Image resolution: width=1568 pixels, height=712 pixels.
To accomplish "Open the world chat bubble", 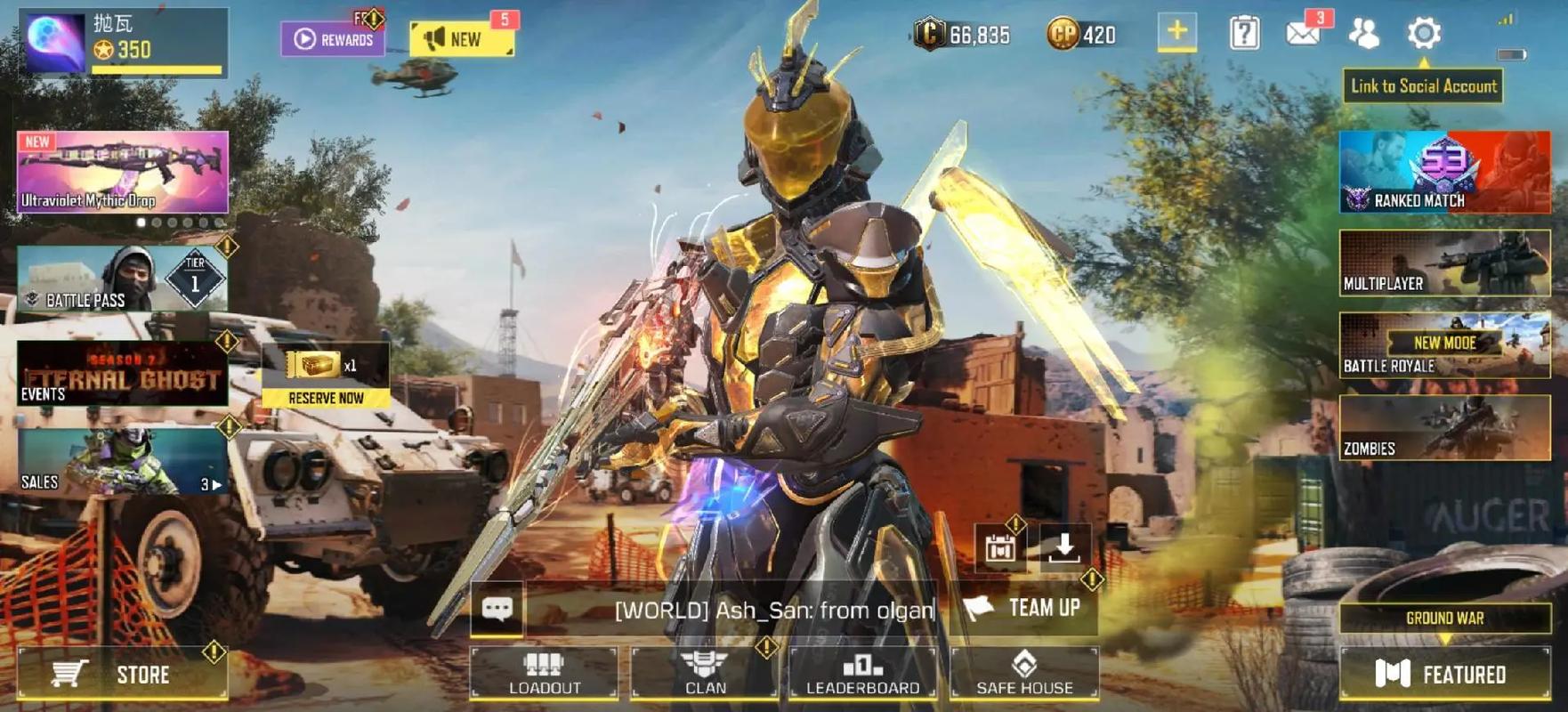I will [497, 609].
